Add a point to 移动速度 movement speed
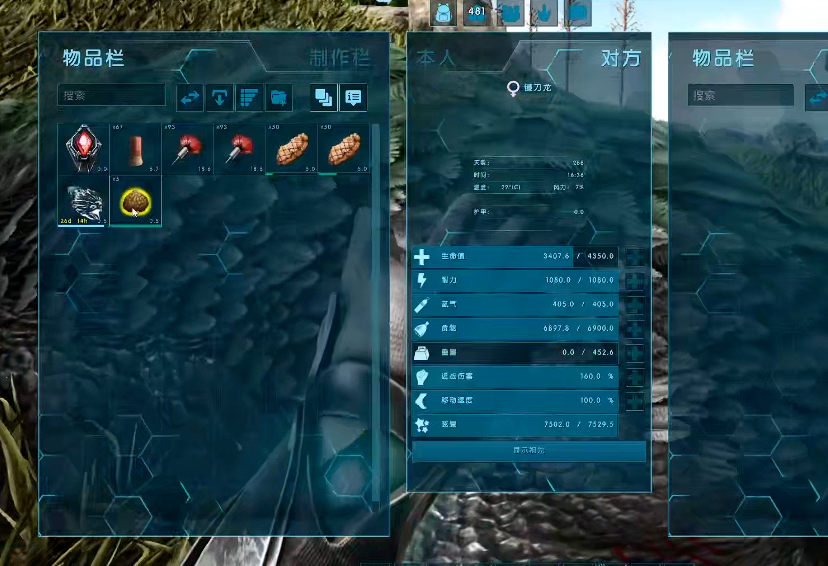This screenshot has width=828, height=566. 634,401
